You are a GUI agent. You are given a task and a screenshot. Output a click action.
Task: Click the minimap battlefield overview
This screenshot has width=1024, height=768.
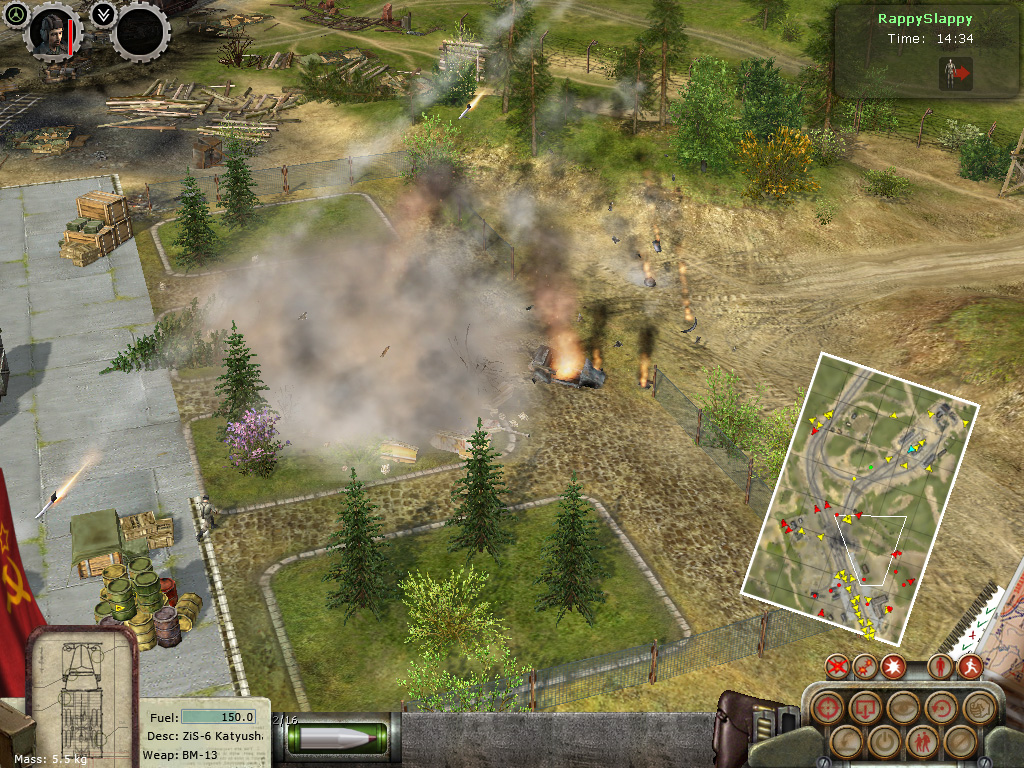pos(858,498)
